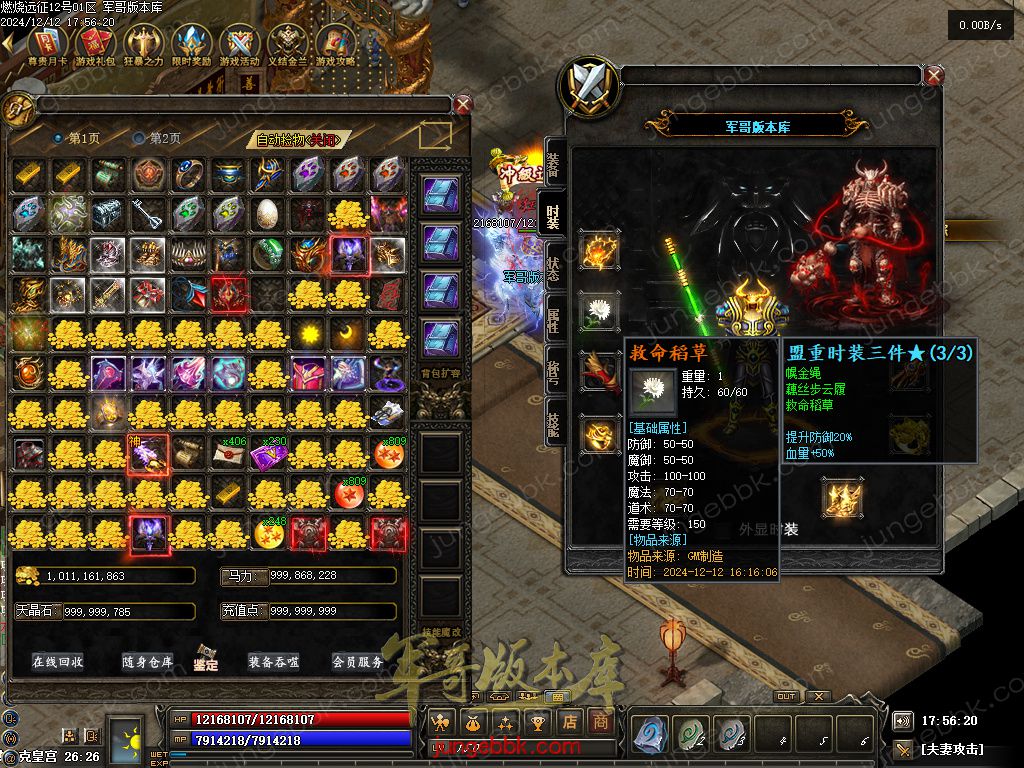Open 游戏活动 crossed swords events icon

click(x=240, y=43)
